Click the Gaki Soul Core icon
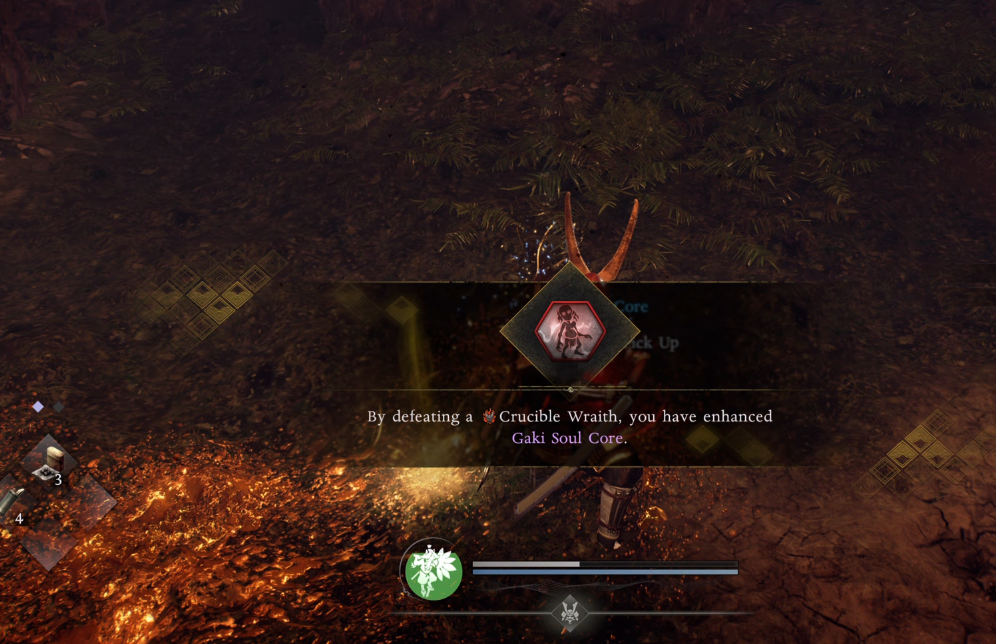 click(x=570, y=329)
